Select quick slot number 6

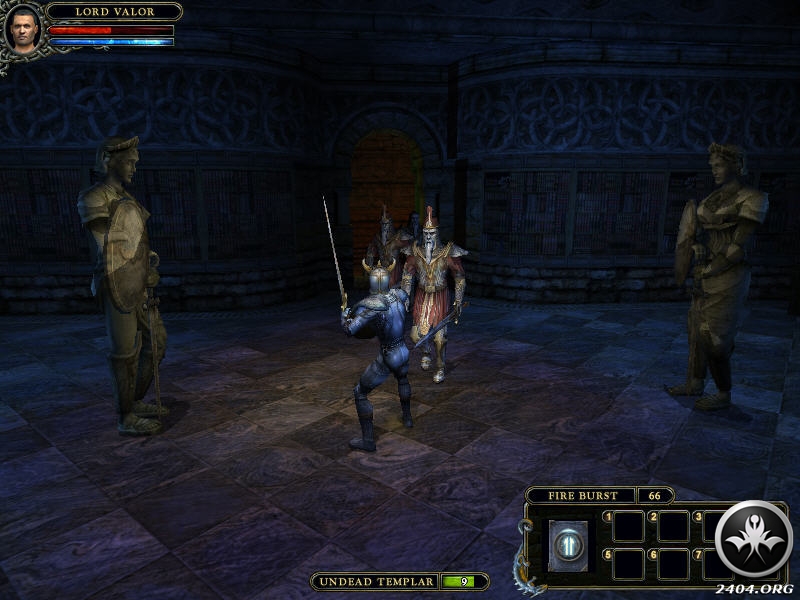click(x=673, y=563)
